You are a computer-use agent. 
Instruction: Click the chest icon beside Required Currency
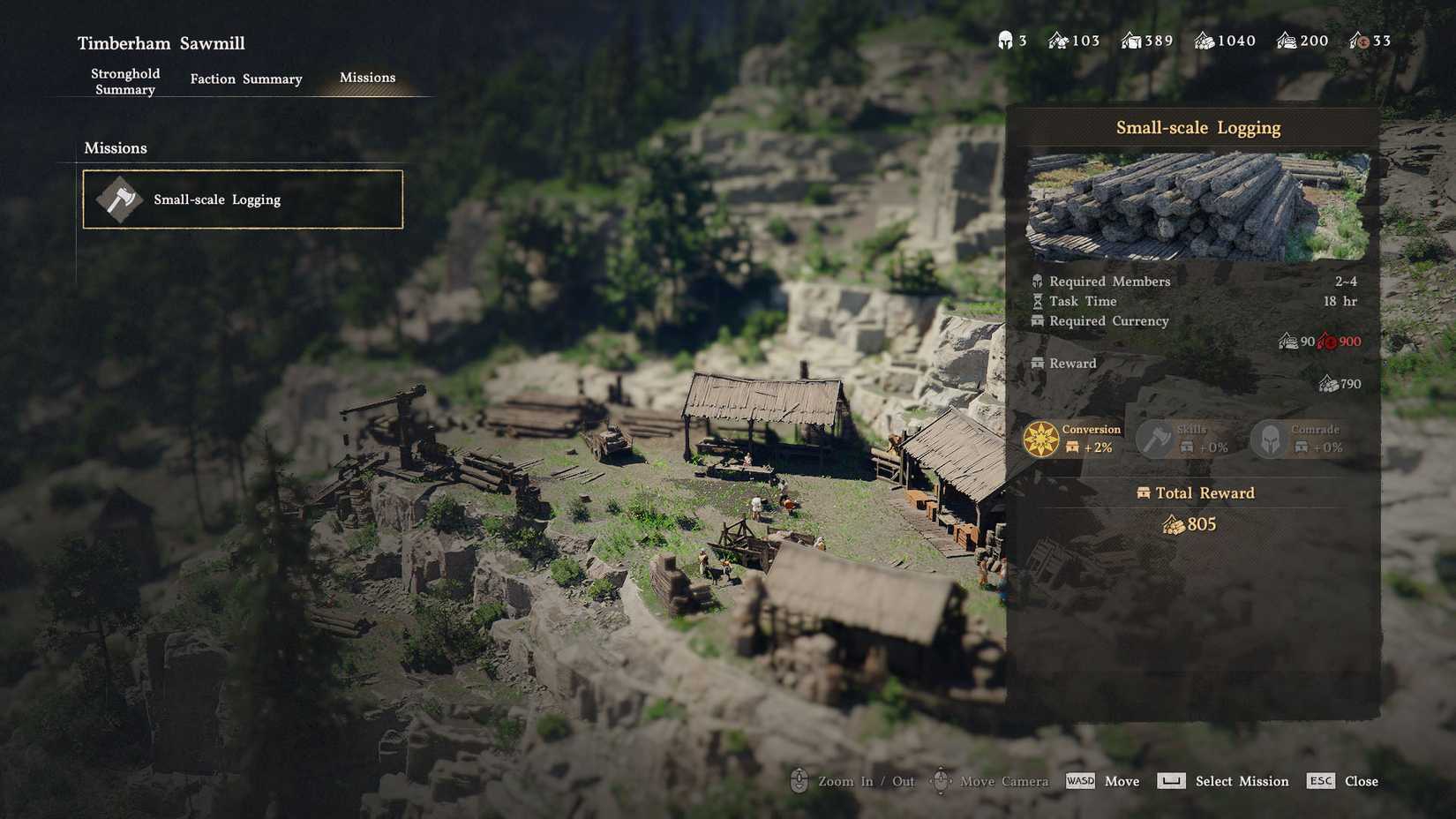click(x=1037, y=321)
